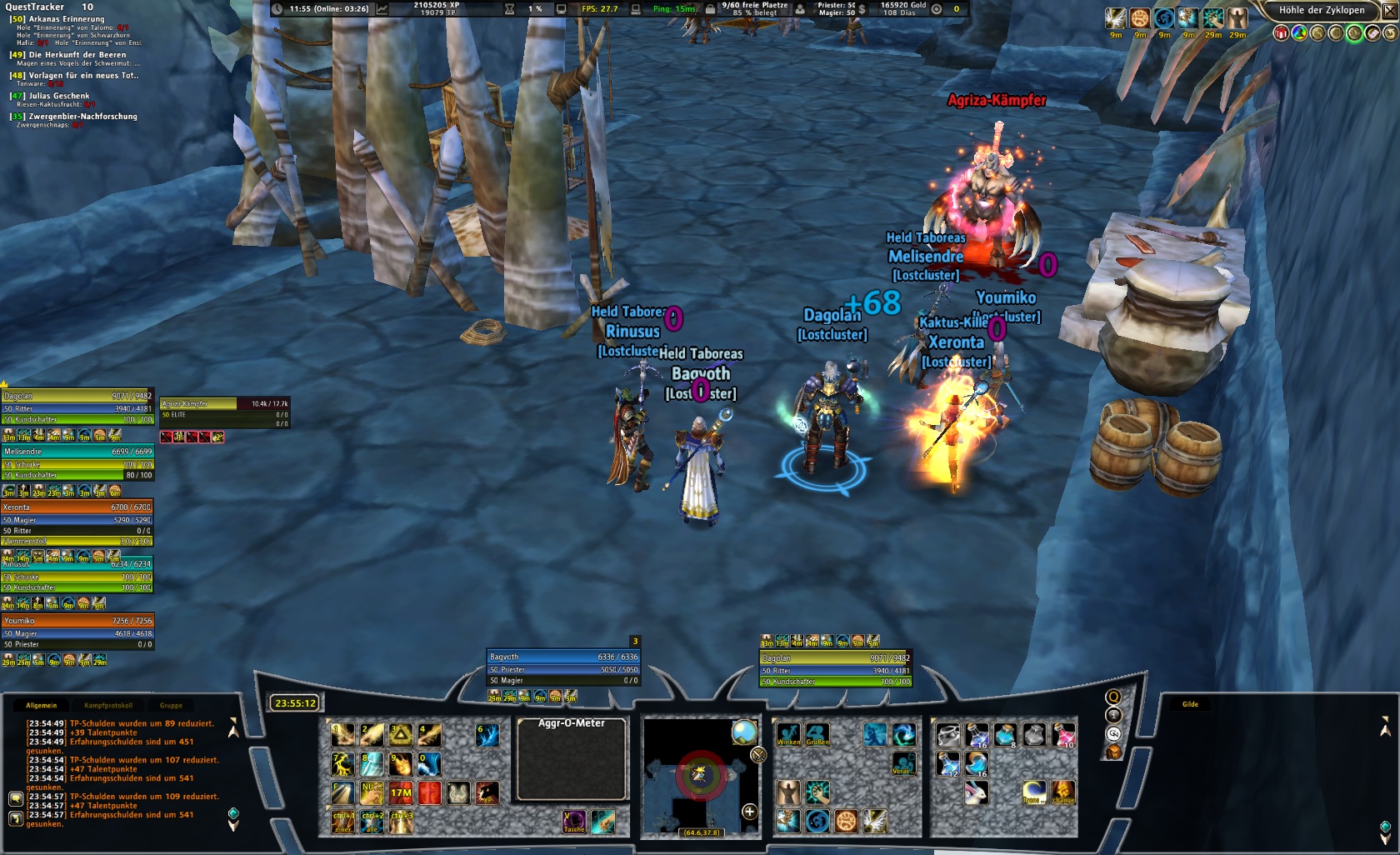Open the Allgemein chat tab
The width and height of the screenshot is (1400, 855).
click(42, 705)
